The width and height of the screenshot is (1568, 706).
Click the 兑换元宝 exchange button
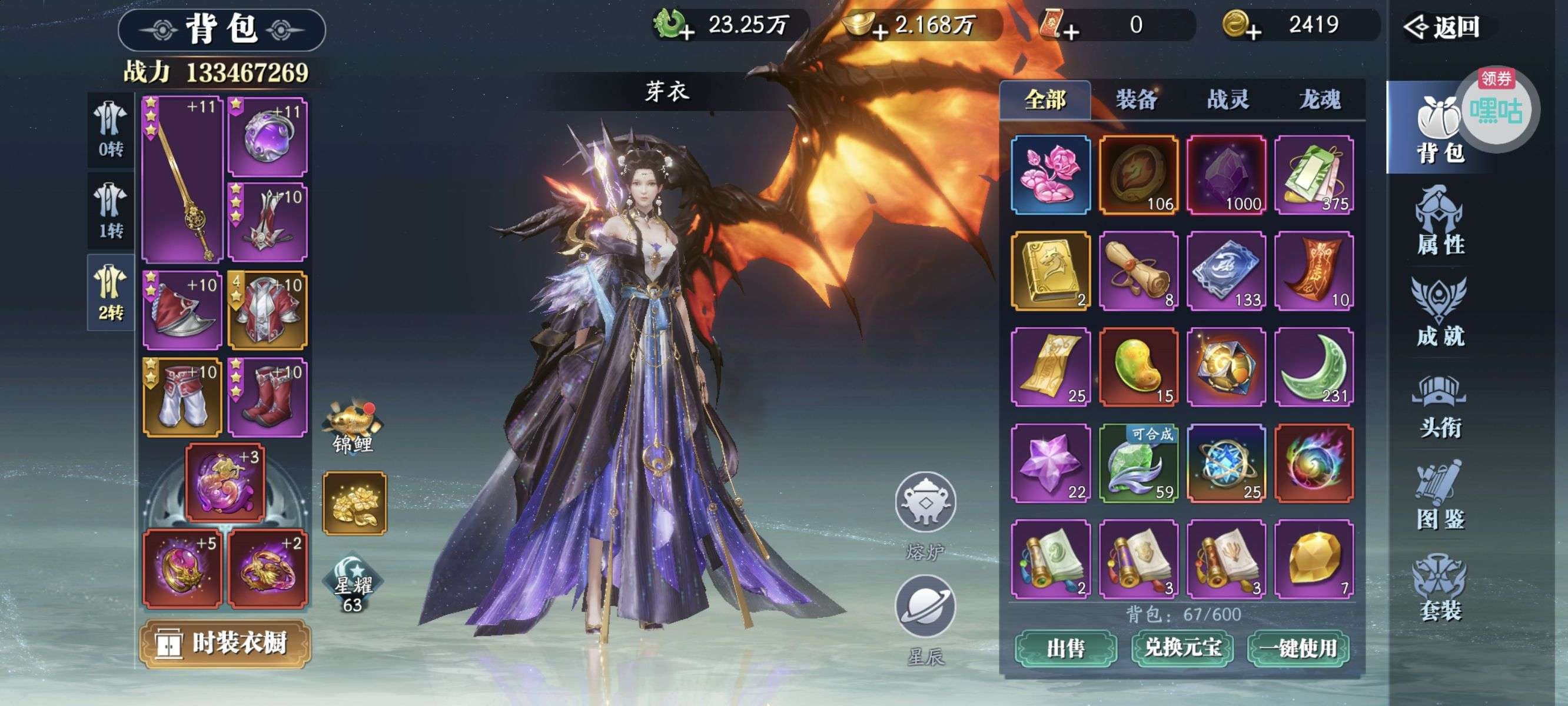[x=1182, y=648]
